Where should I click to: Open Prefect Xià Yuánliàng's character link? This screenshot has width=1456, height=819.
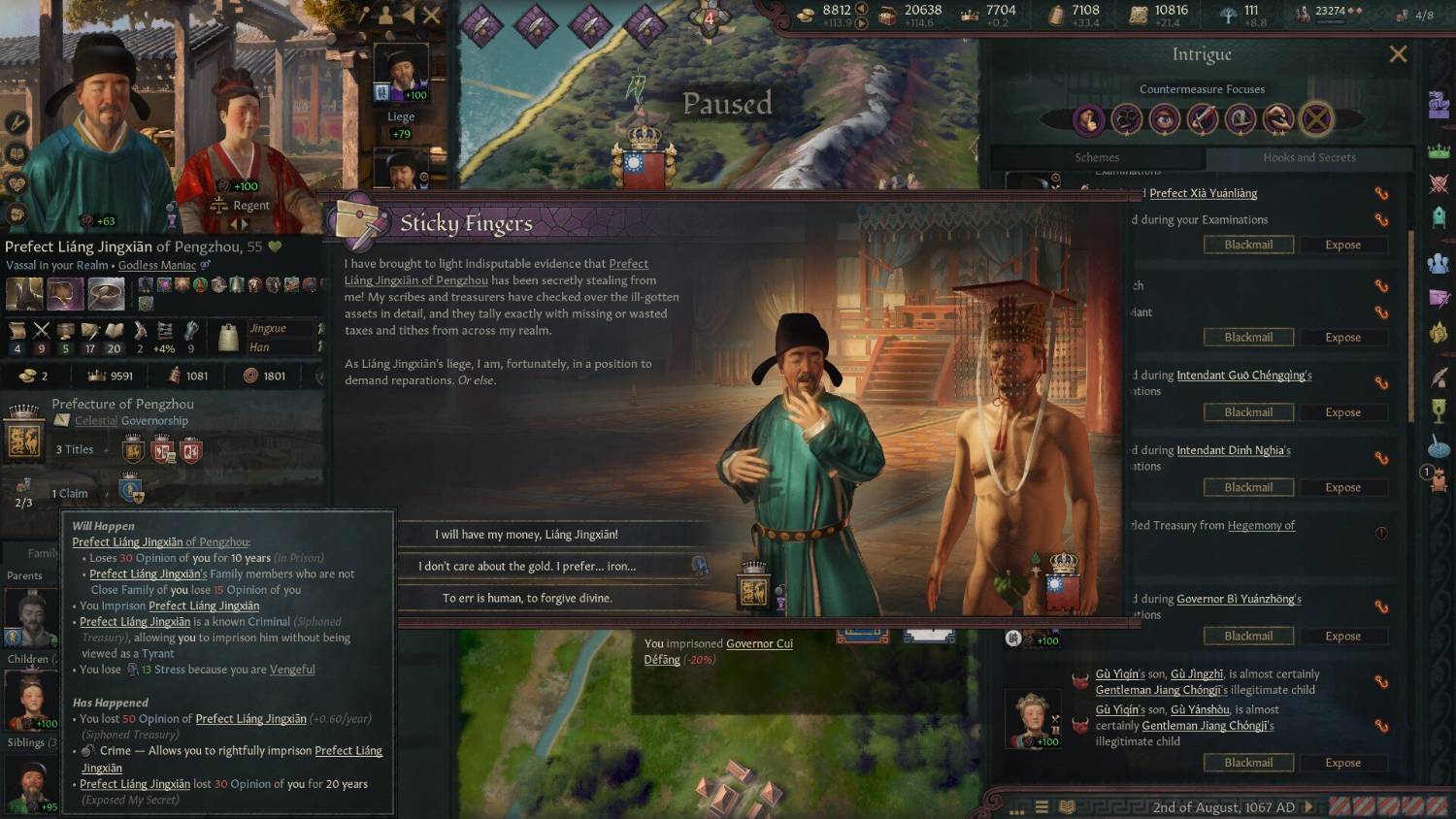[1203, 193]
